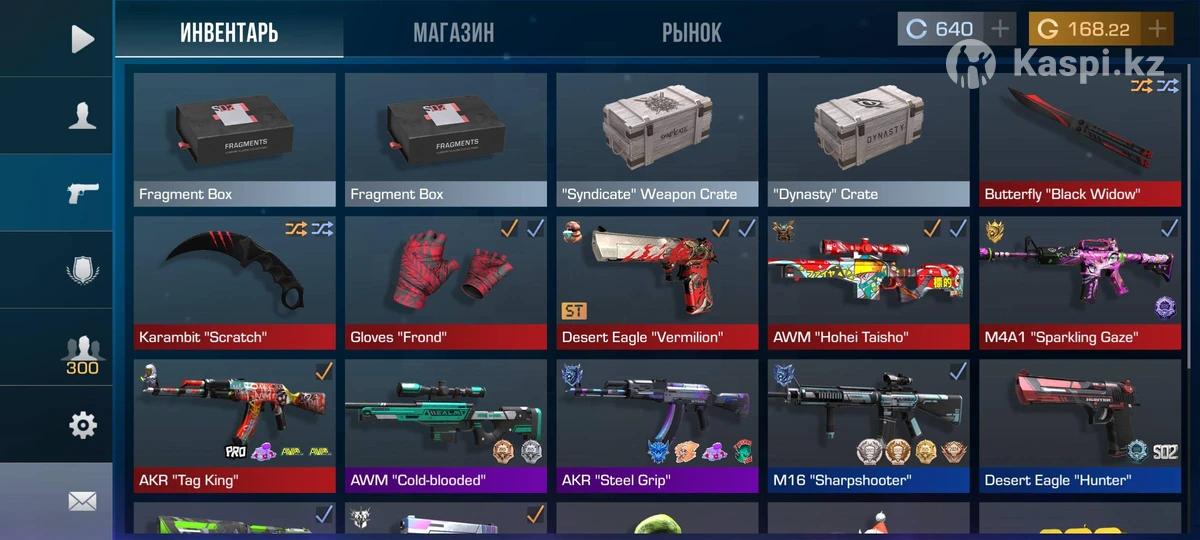The width and height of the screenshot is (1200, 540).
Task: Open the player profile icon
Action: pyautogui.click(x=82, y=116)
